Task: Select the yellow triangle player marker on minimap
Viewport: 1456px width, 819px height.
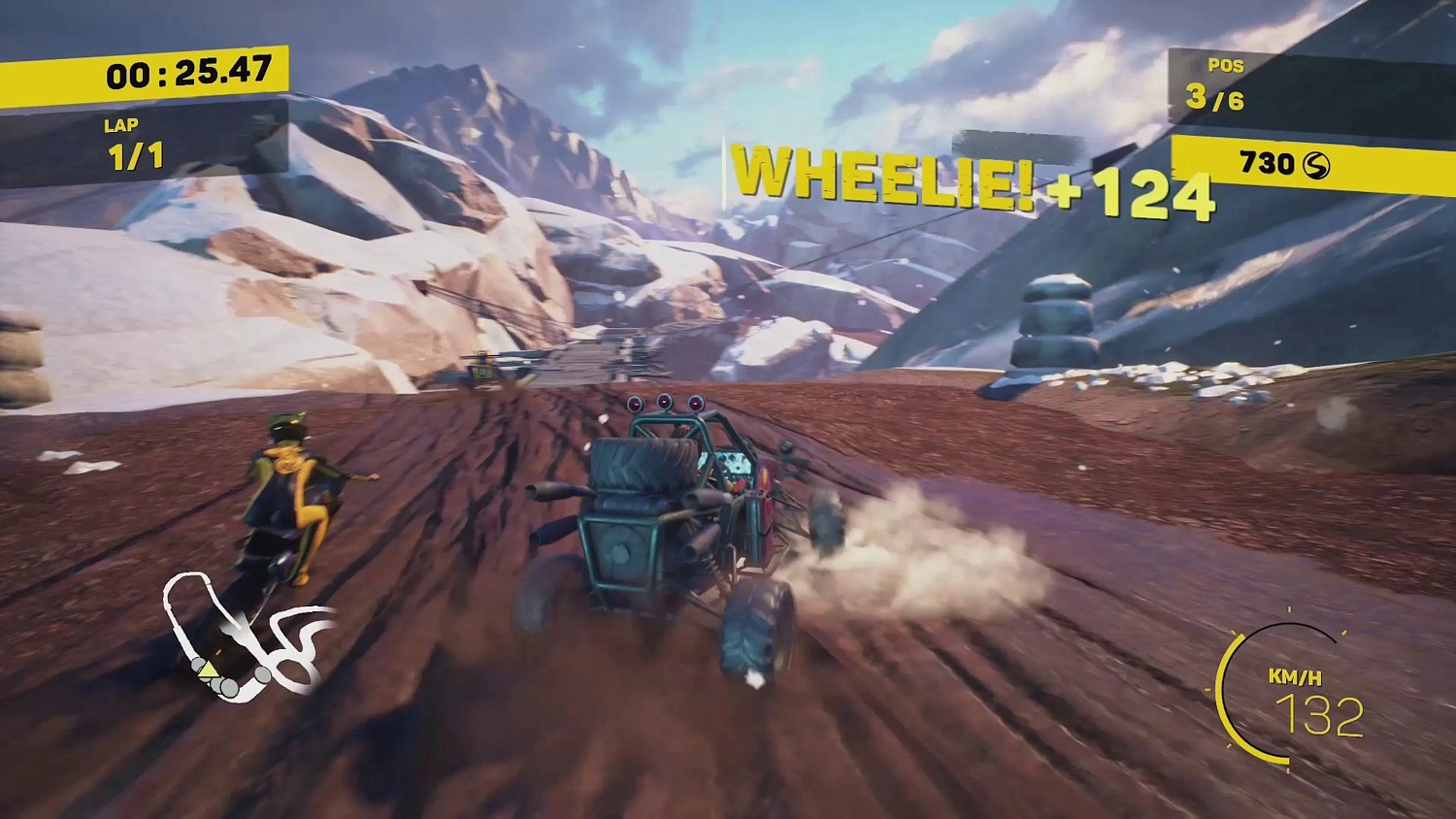Action: click(x=209, y=672)
